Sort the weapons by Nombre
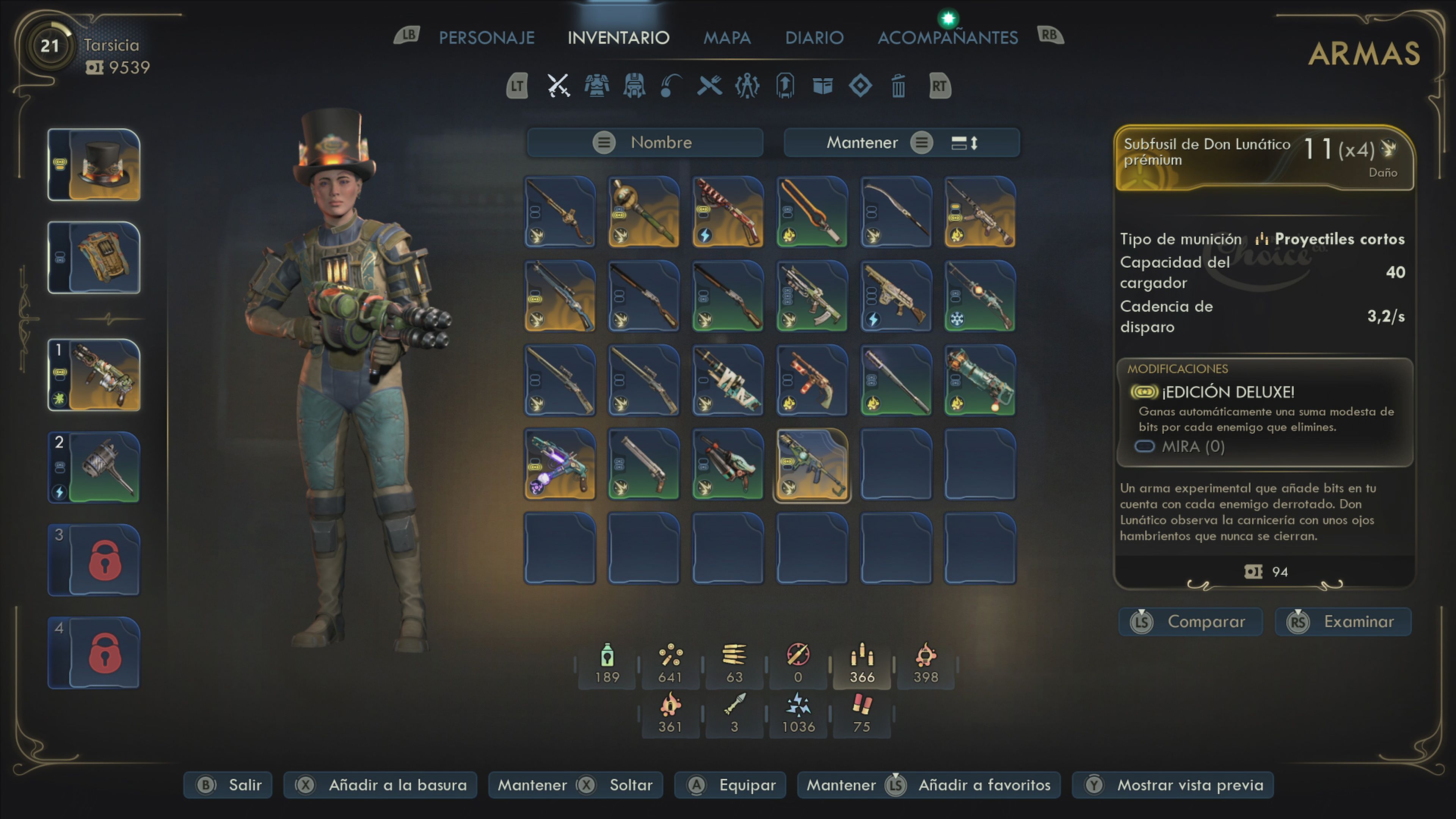Image resolution: width=1456 pixels, height=819 pixels. pyautogui.click(x=645, y=143)
